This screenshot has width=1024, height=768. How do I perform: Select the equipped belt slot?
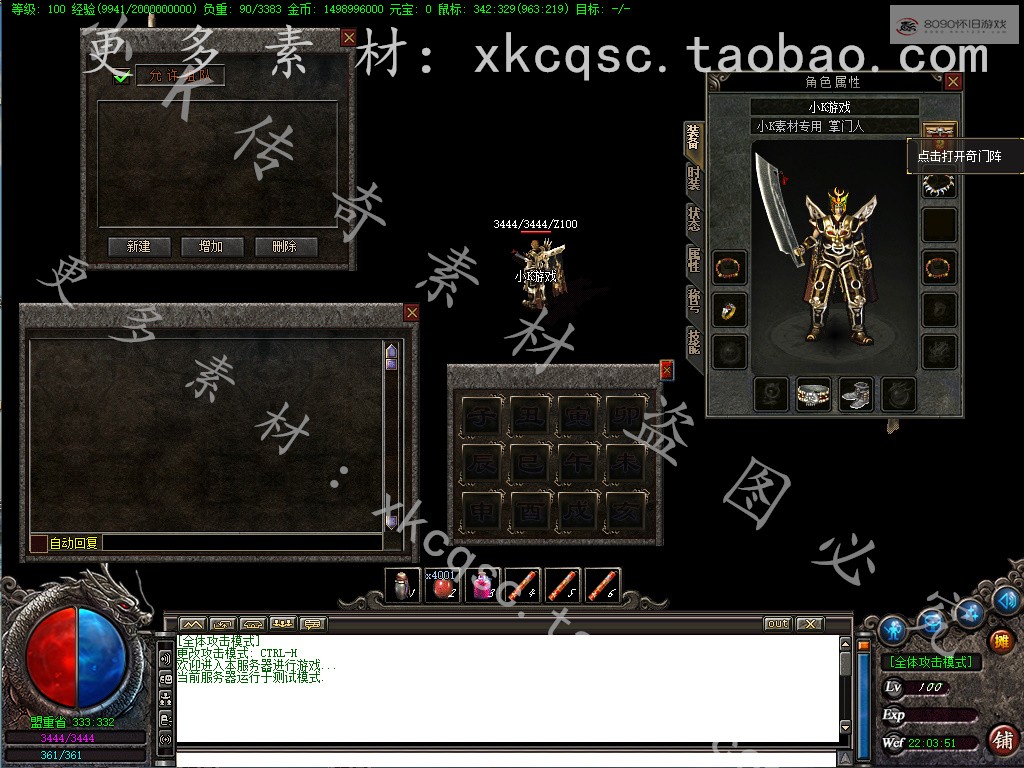point(813,394)
